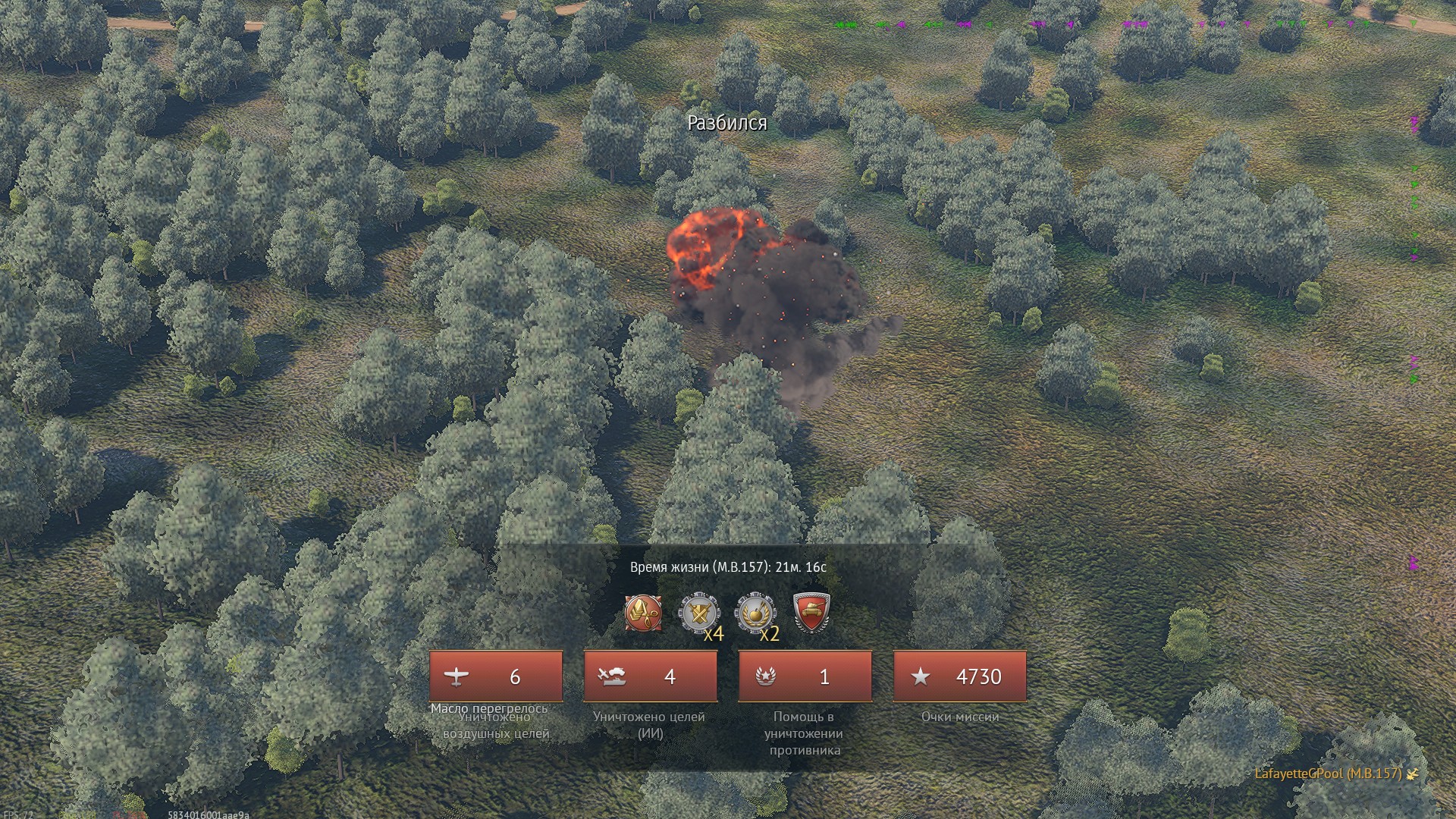Select the red tank shield award
1456x819 pixels.
811,613
